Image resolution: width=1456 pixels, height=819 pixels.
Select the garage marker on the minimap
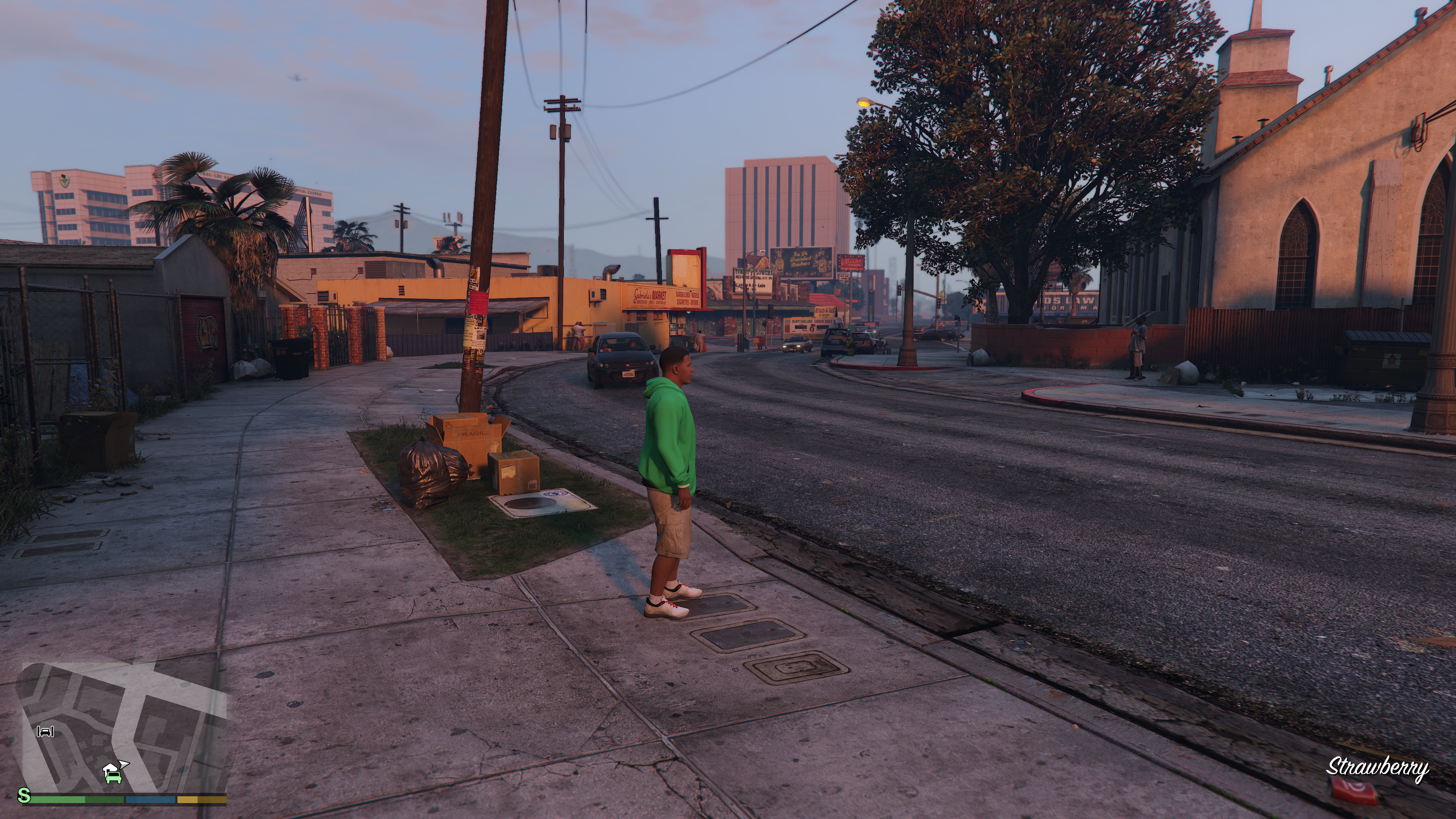45,732
